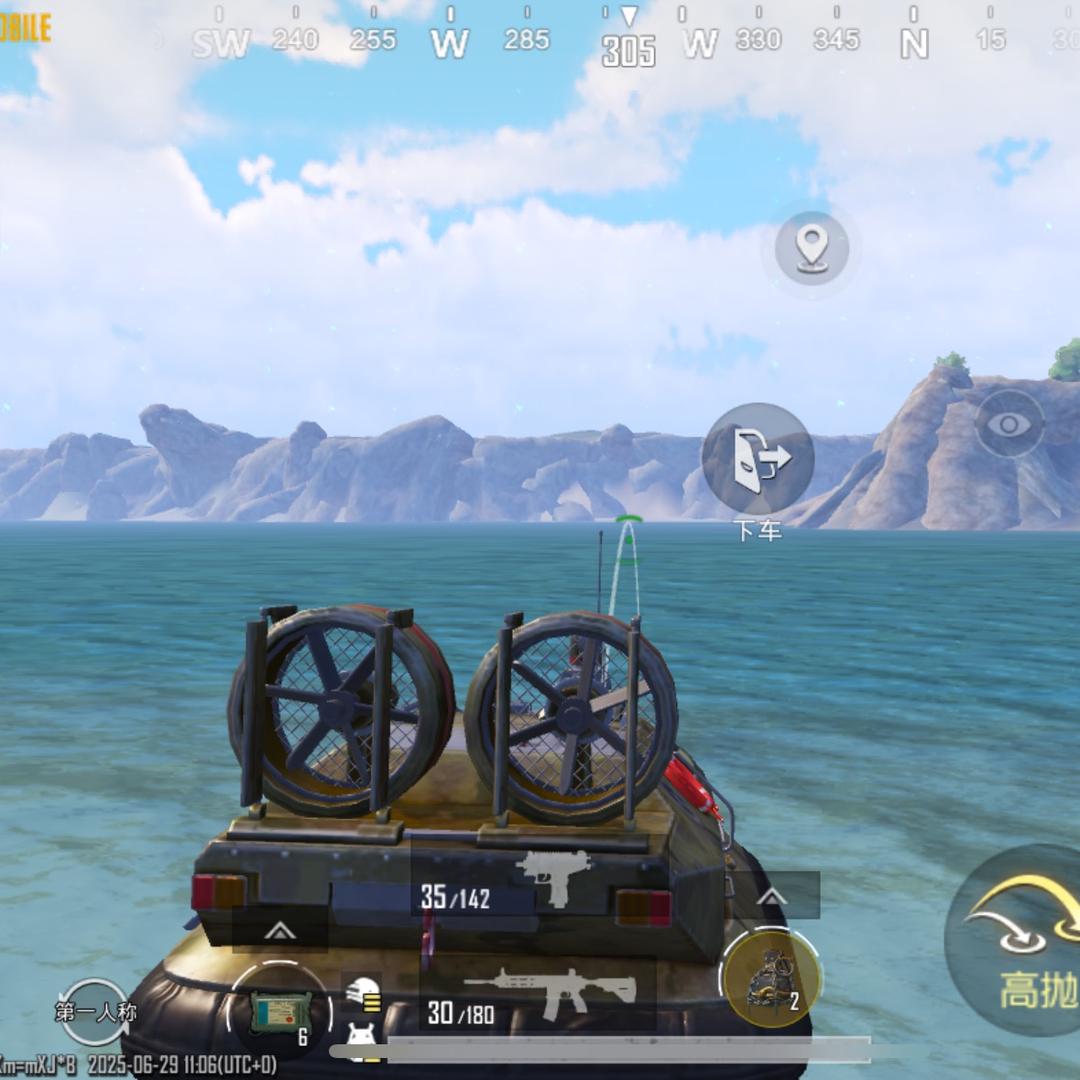
Task: Toggle the eye free-look button
Action: tap(1009, 424)
